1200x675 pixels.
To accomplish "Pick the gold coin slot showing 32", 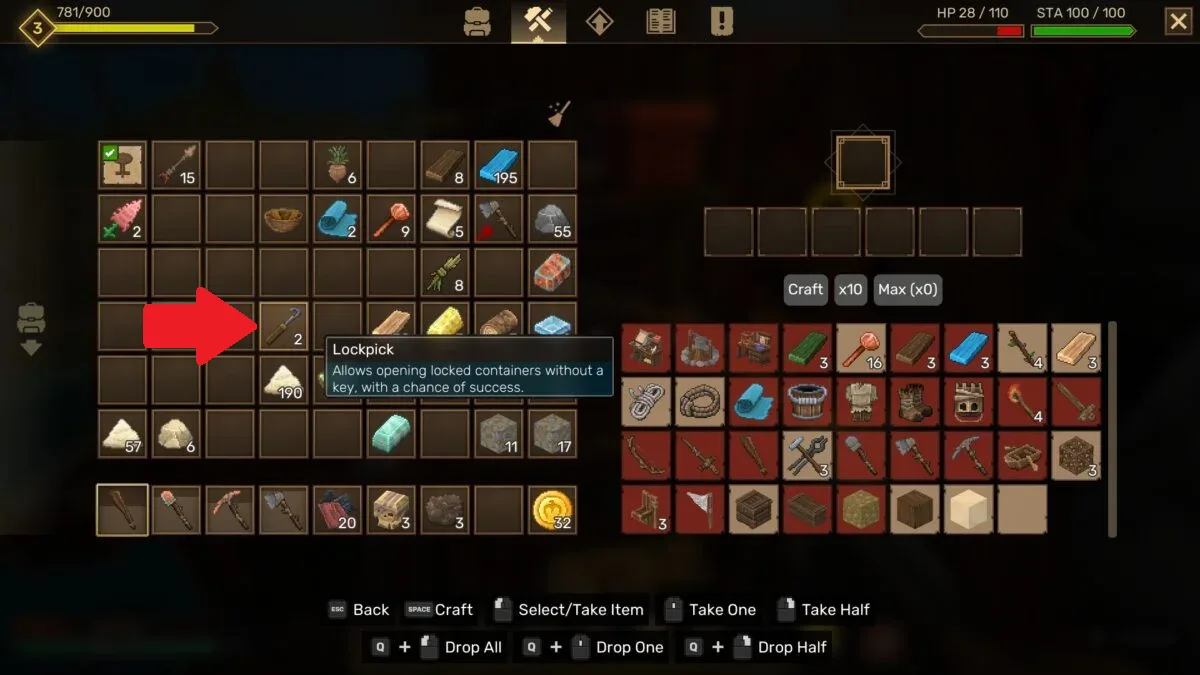I will tap(553, 509).
